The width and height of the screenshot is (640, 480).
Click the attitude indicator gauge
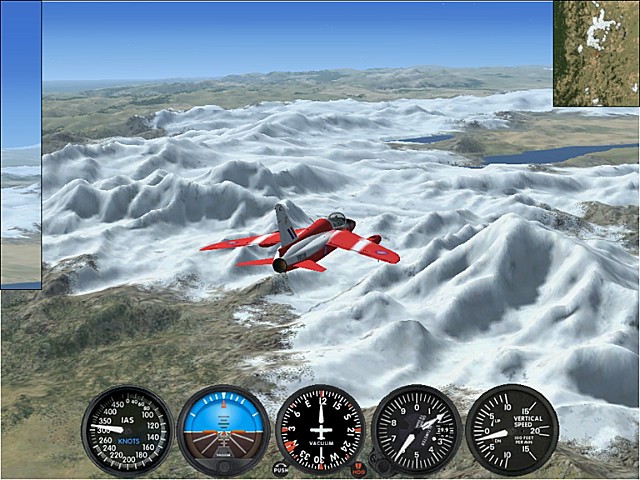223,430
